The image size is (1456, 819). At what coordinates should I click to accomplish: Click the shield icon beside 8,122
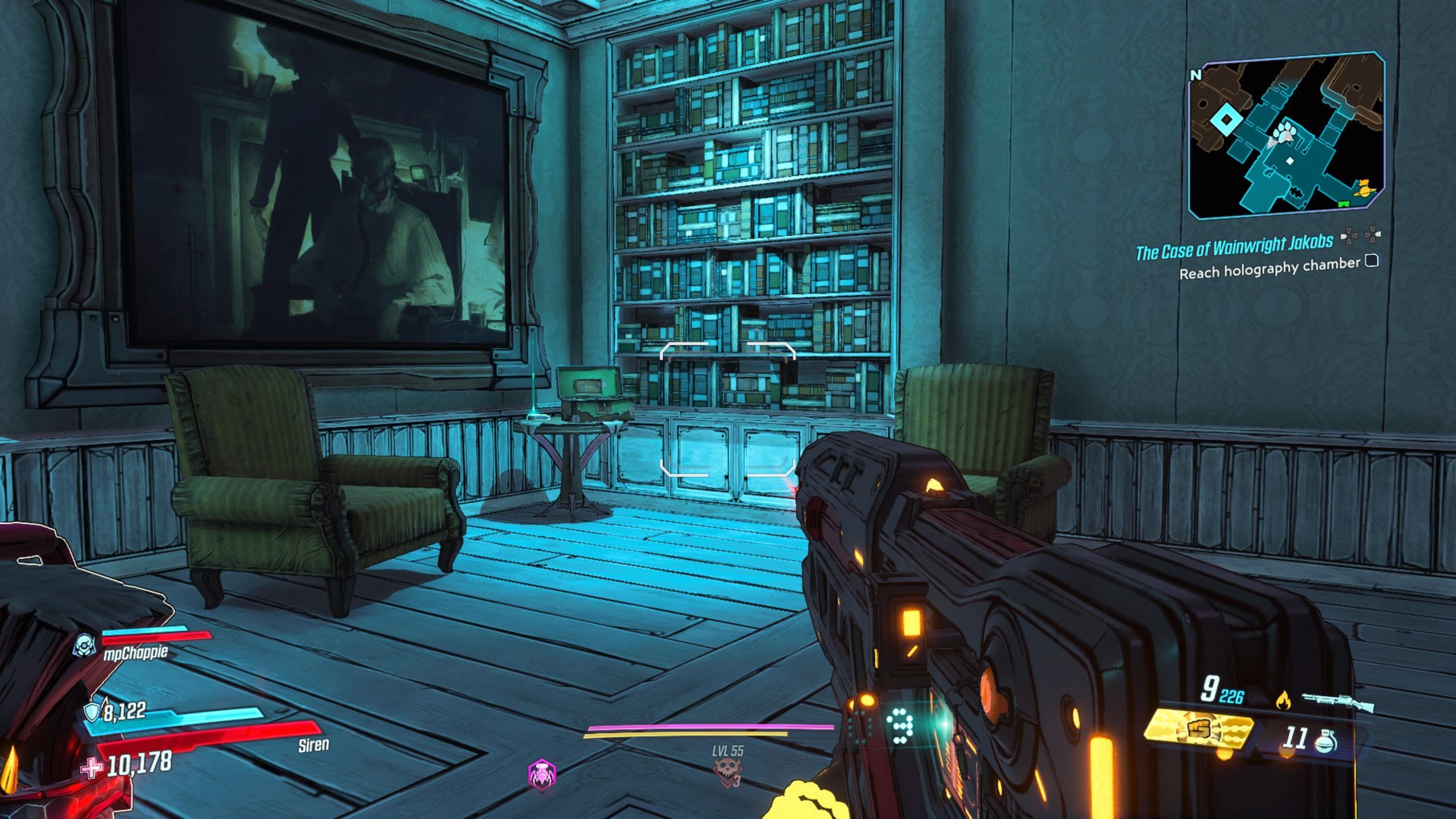(x=92, y=712)
